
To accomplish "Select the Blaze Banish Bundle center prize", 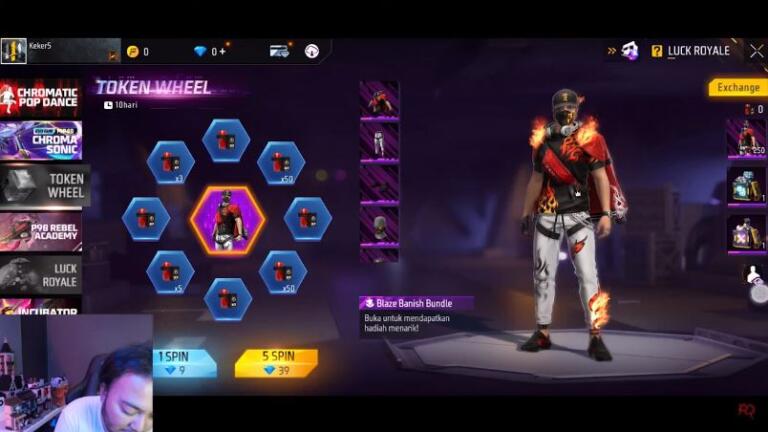I will tap(228, 219).
